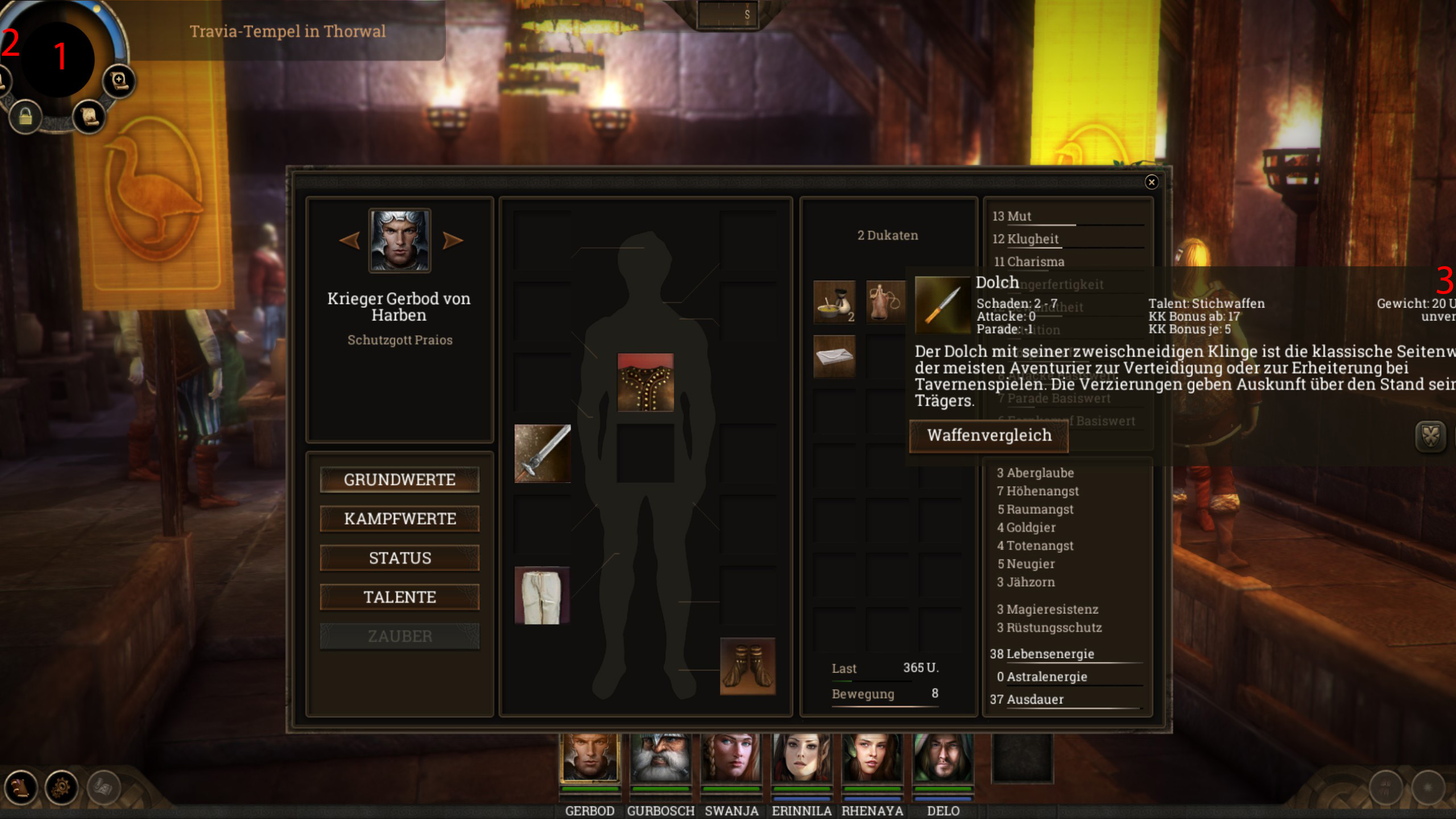Click the Waffenvergleich button
Viewport: 1456px width, 819px height.
(x=988, y=436)
